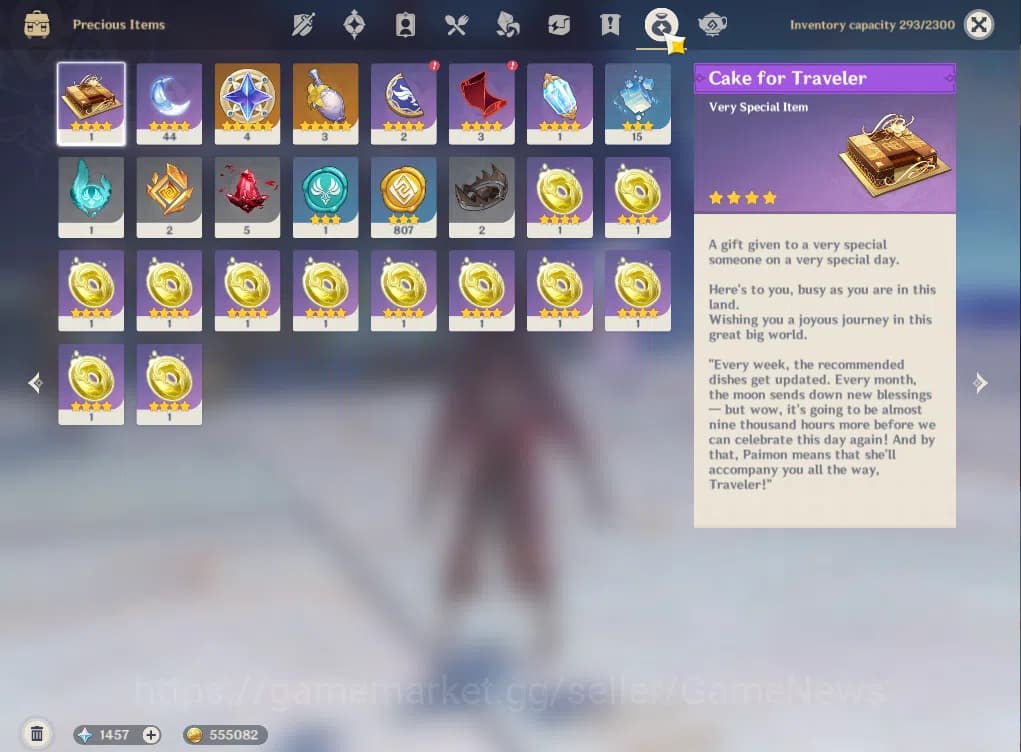Select the blue cube item with count 15
The image size is (1021, 752).
(x=637, y=97)
